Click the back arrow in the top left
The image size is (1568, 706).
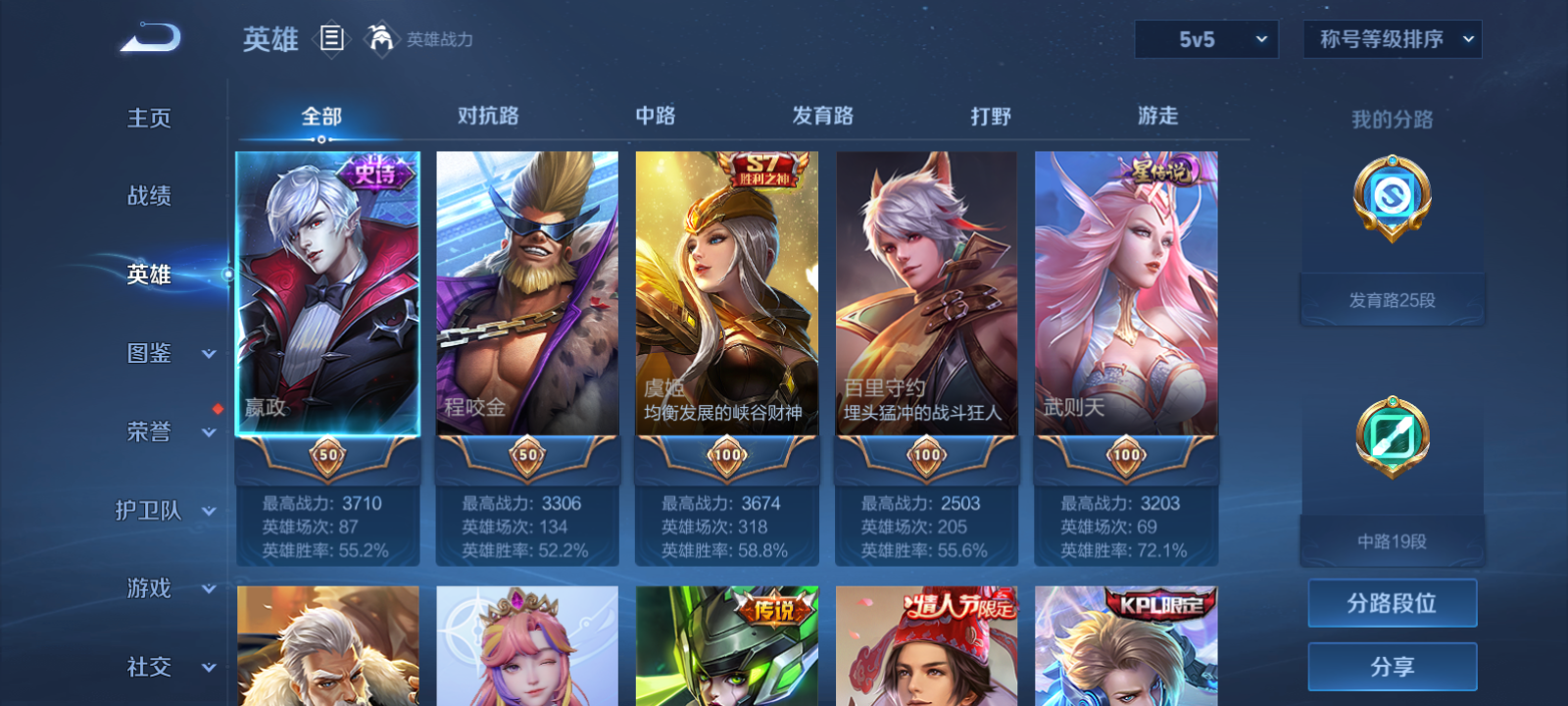pyautogui.click(x=147, y=37)
